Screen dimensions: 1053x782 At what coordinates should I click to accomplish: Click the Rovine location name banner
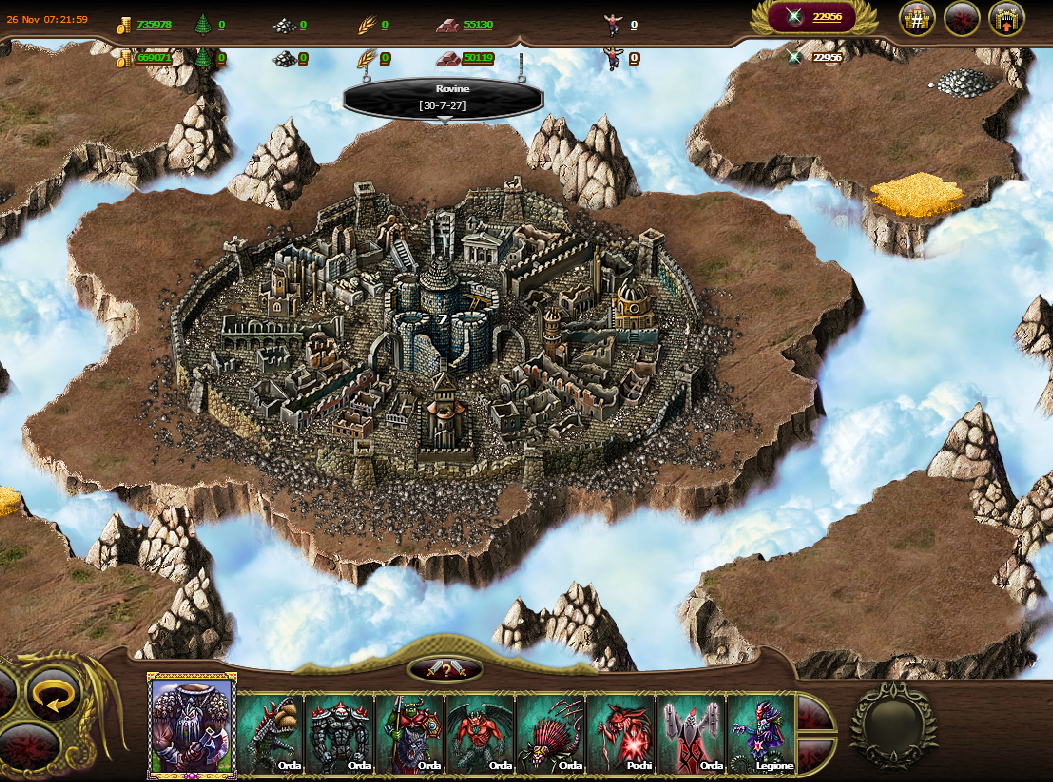[443, 97]
